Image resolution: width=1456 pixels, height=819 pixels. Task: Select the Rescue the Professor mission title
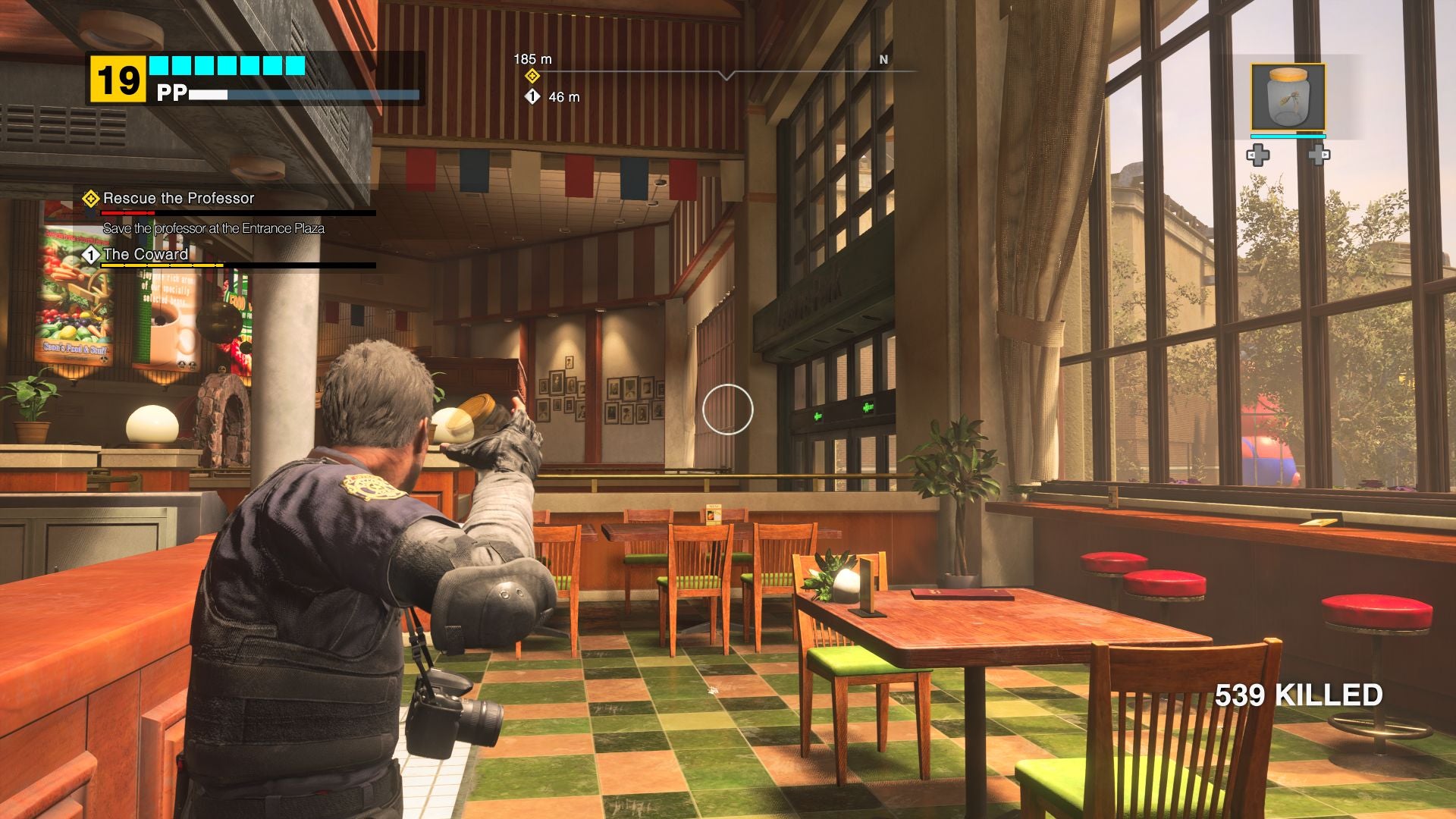(x=178, y=199)
